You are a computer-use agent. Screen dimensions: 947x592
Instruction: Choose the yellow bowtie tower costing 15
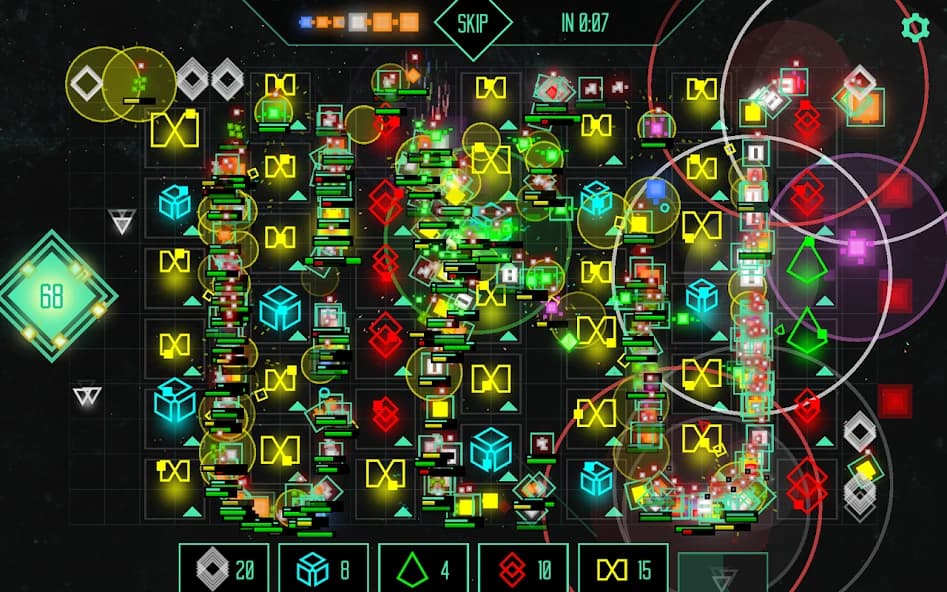(623, 569)
